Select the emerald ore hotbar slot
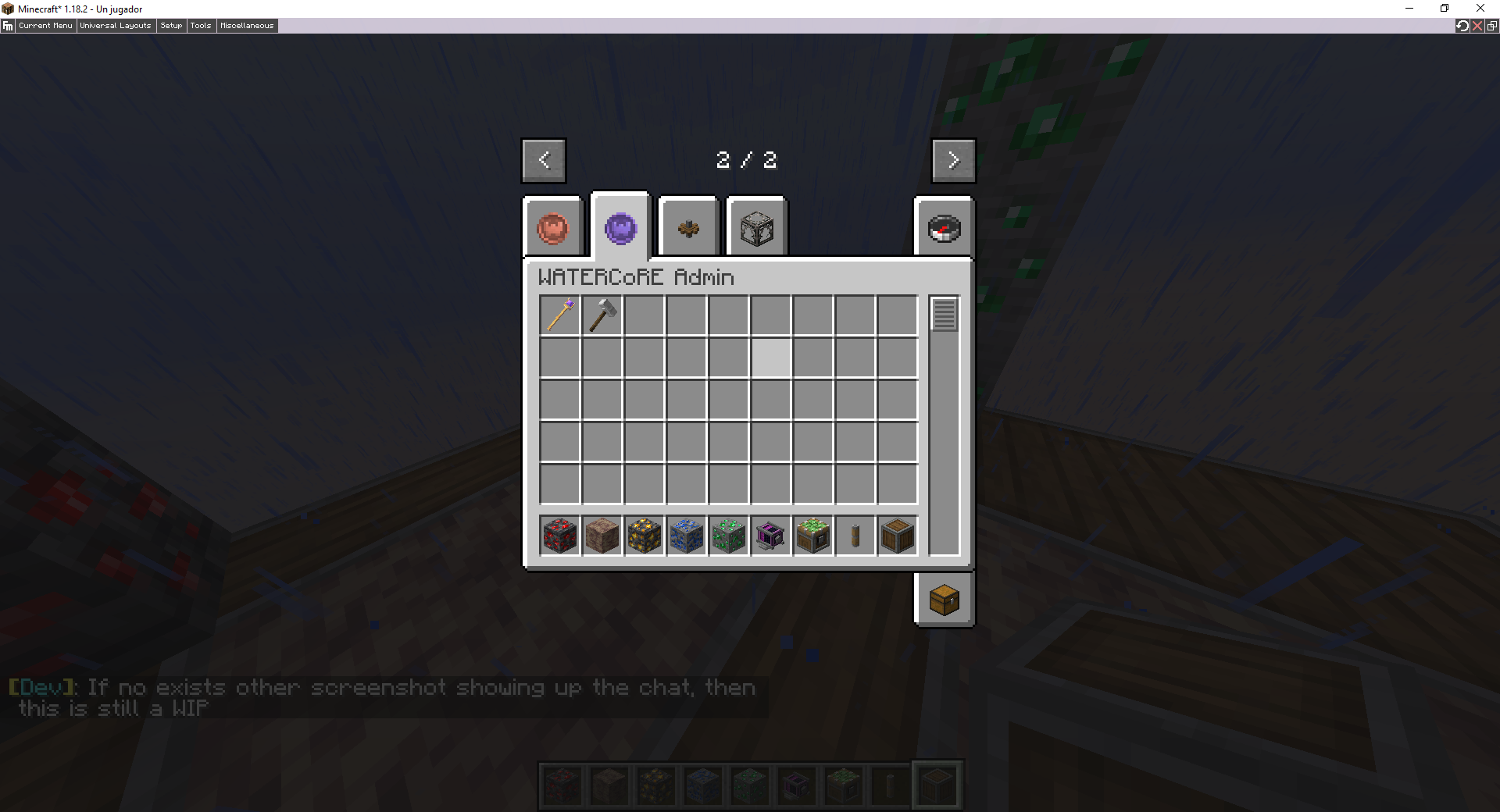The image size is (1500, 812). 729,536
